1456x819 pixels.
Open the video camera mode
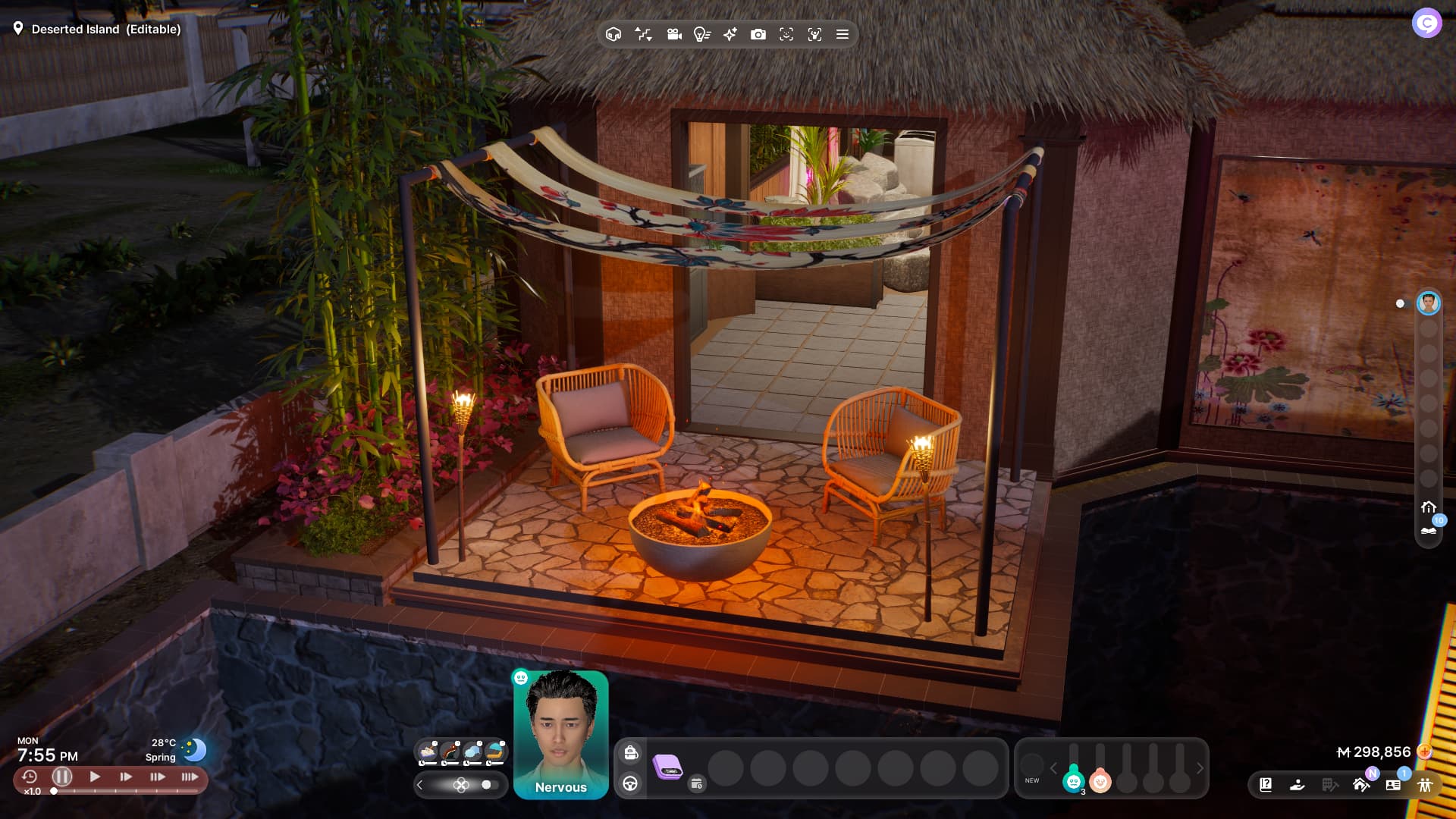tap(674, 34)
